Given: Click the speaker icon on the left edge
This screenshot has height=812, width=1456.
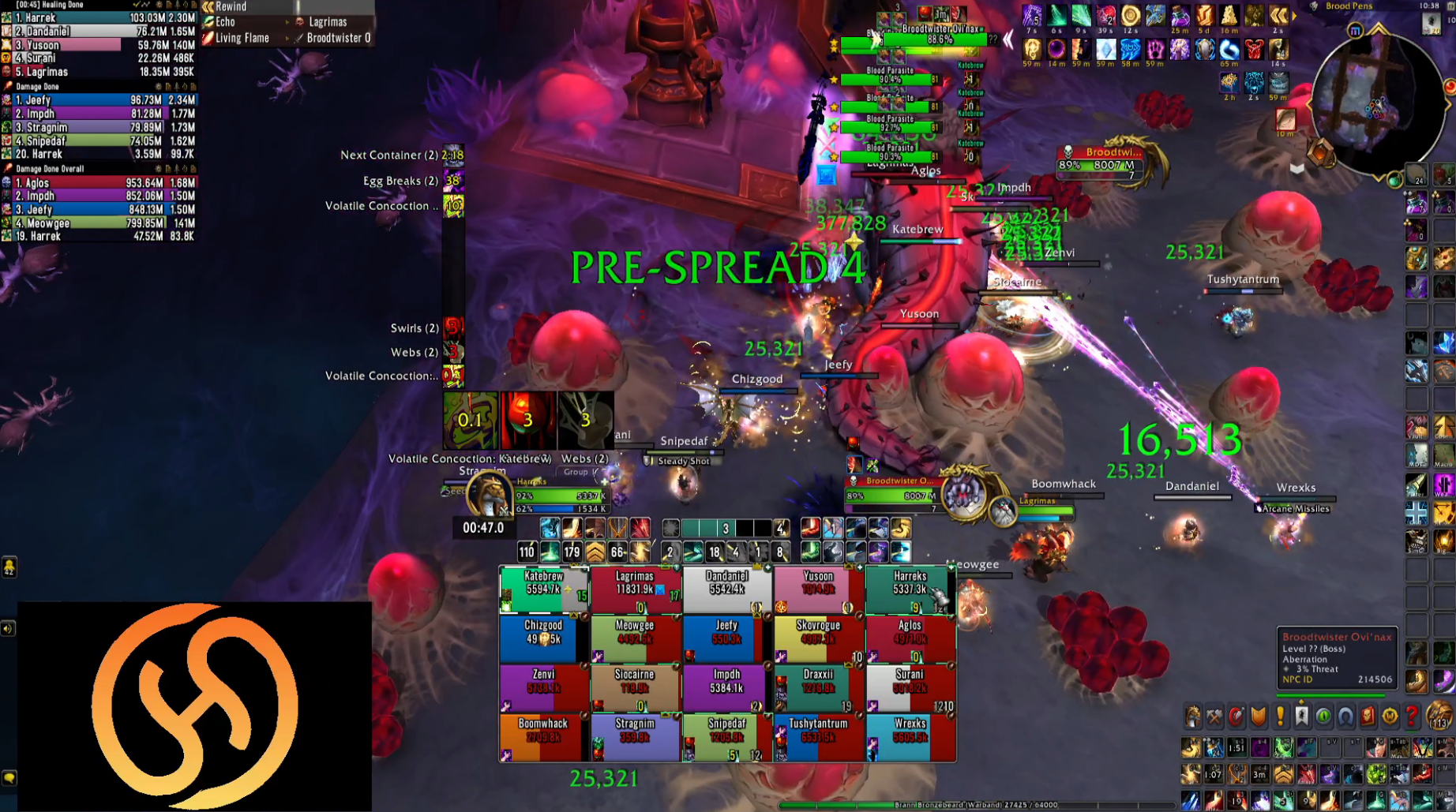Looking at the screenshot, I should [x=8, y=629].
